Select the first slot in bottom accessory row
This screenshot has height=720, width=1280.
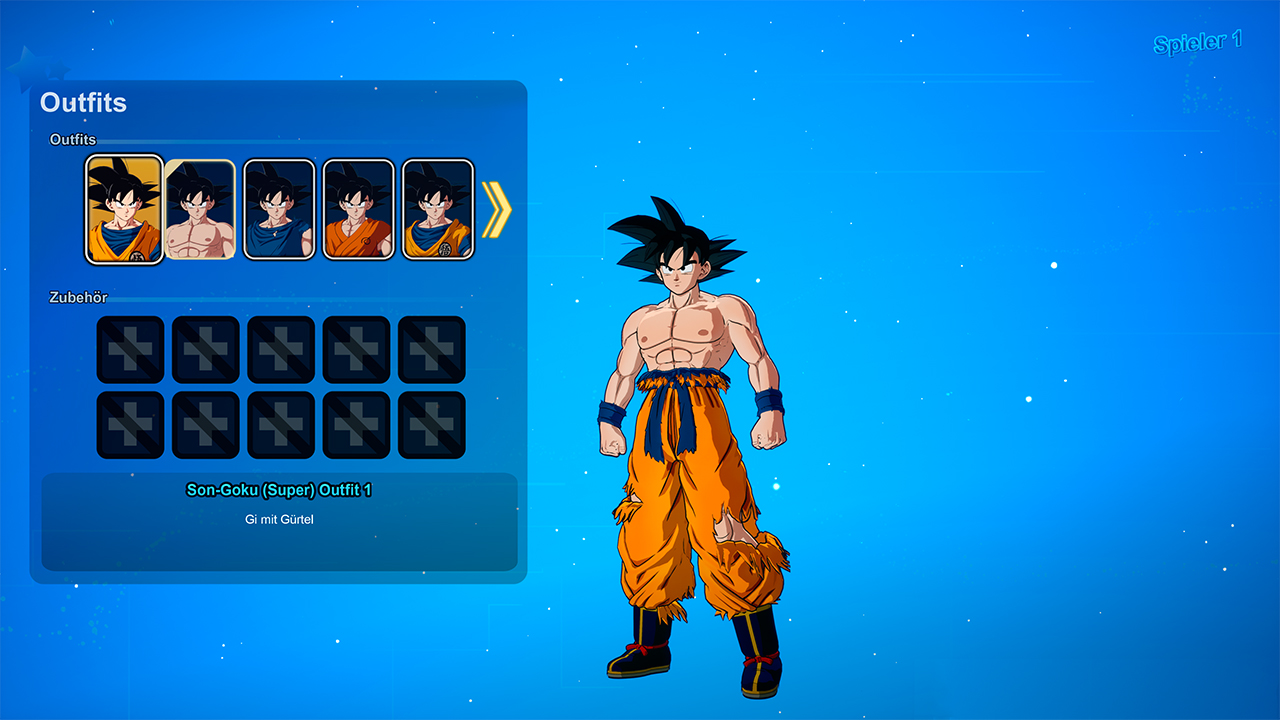pyautogui.click(x=130, y=423)
